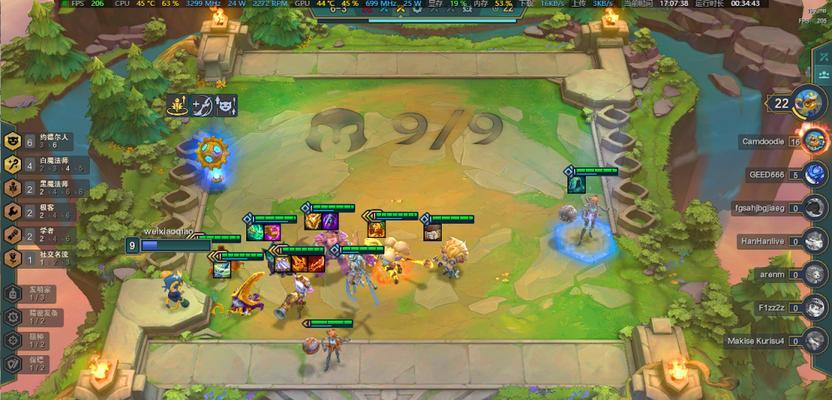View Makise Kurisu4's board

(x=814, y=340)
